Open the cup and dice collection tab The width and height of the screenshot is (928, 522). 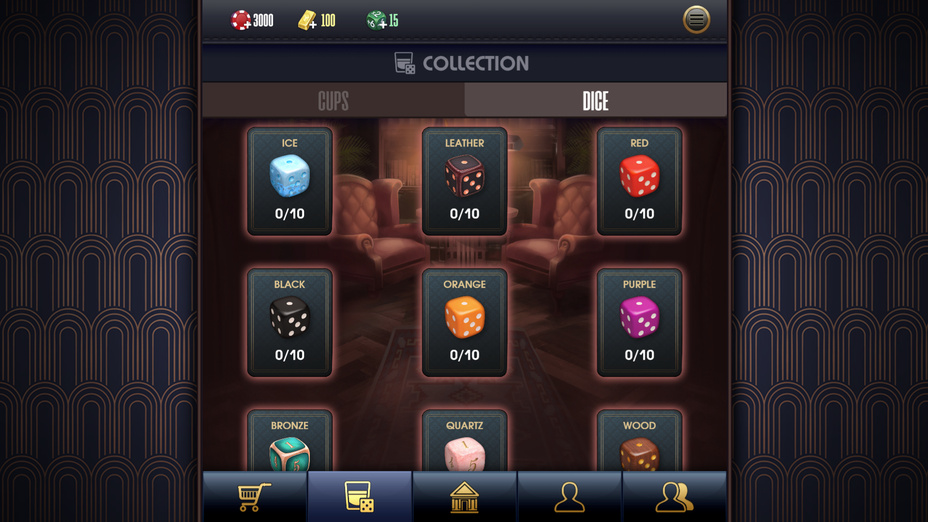click(359, 497)
